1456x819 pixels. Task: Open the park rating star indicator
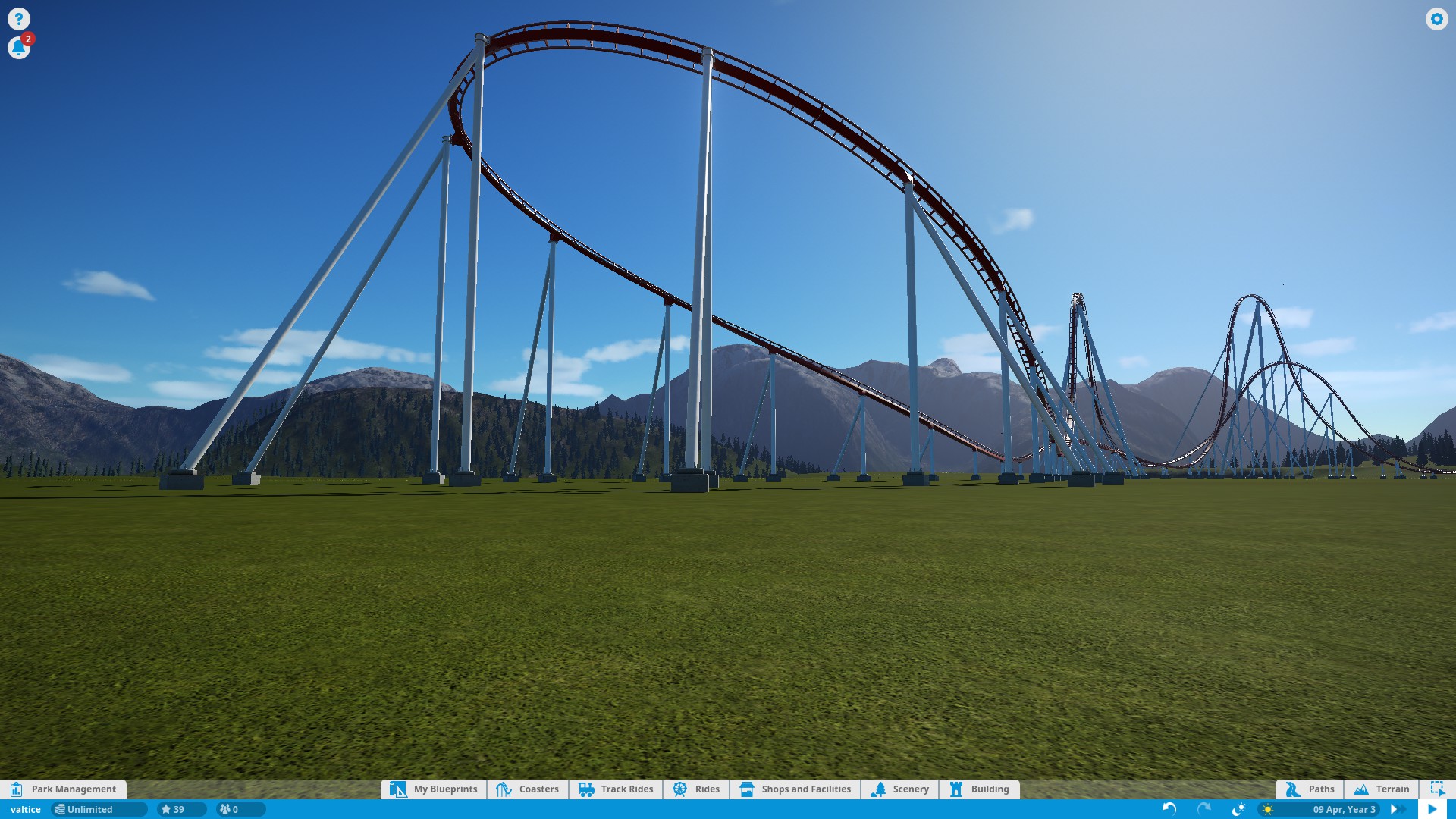tap(174, 809)
